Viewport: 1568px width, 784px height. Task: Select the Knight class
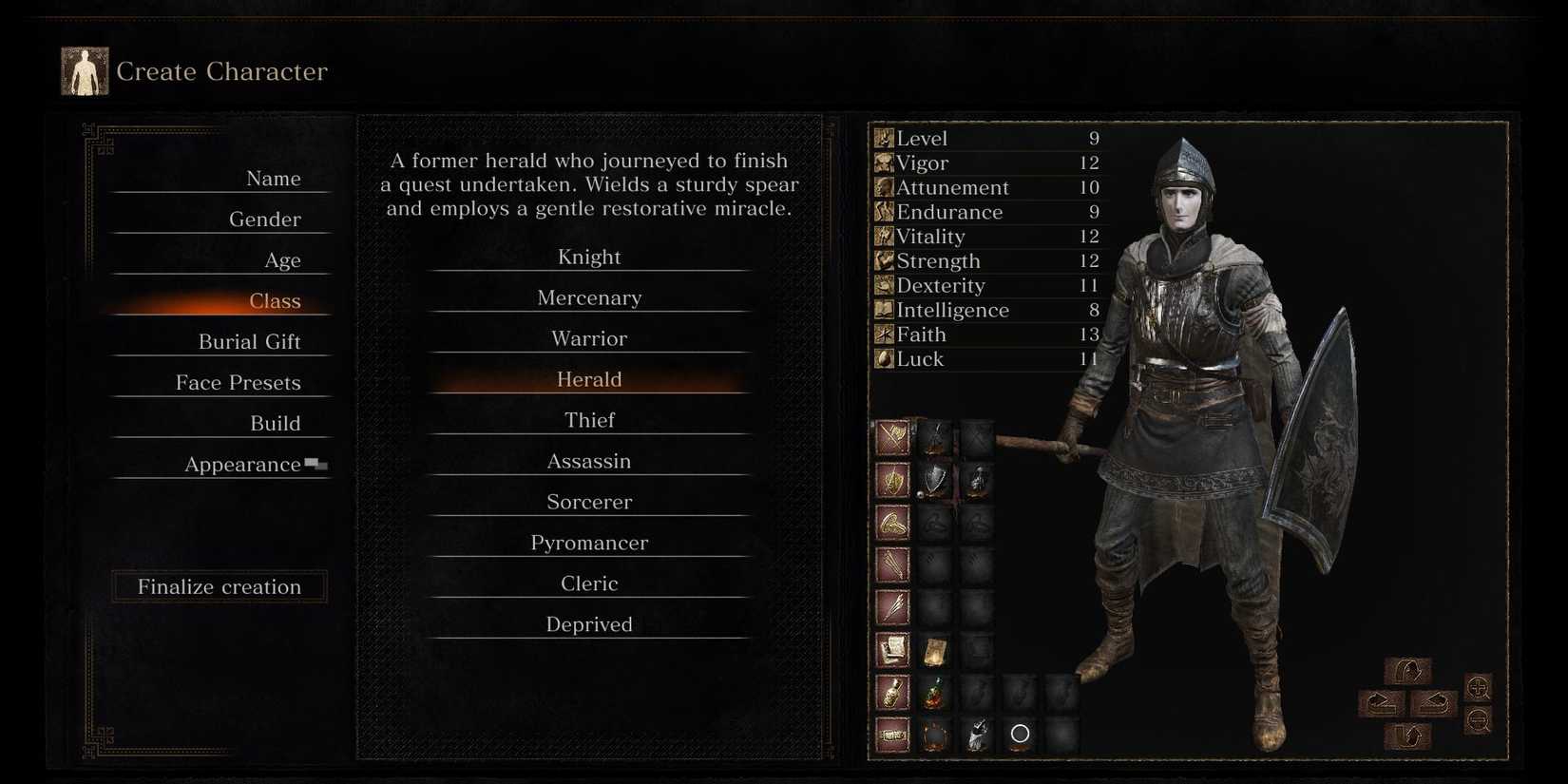point(589,256)
